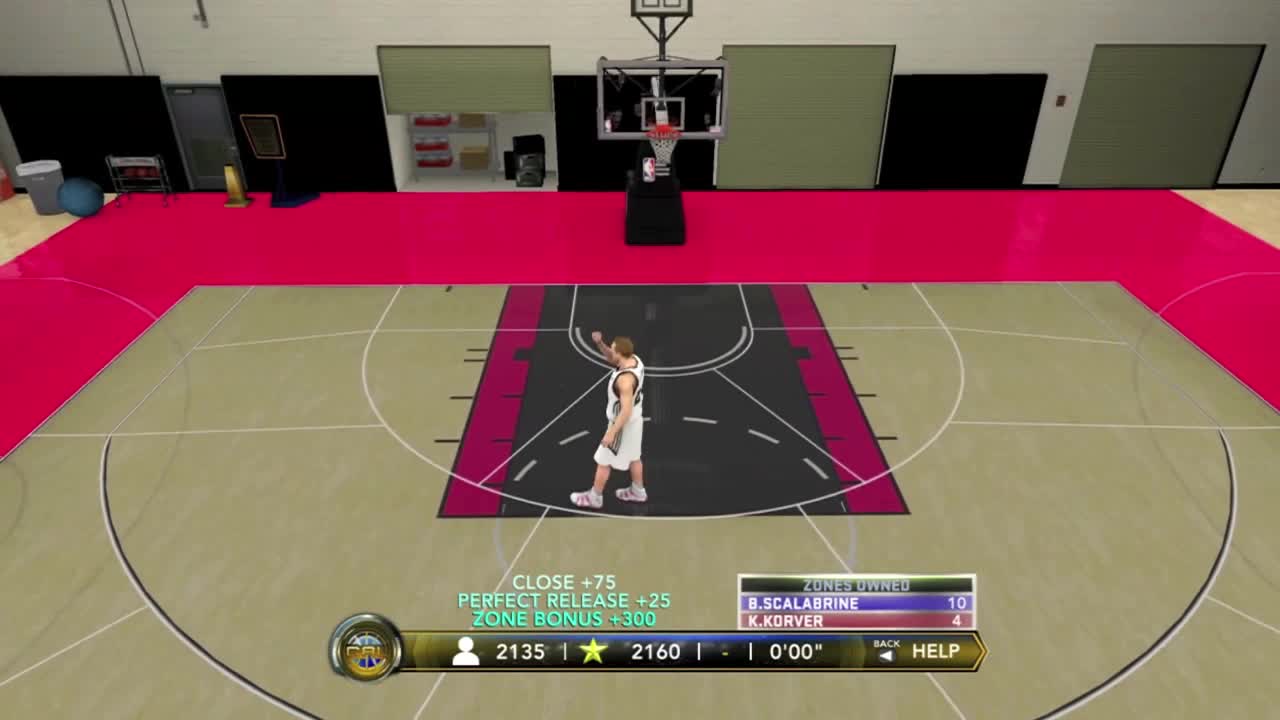Select the player silhouette icon in HUD
This screenshot has height=720, width=1280.
pyautogui.click(x=467, y=651)
